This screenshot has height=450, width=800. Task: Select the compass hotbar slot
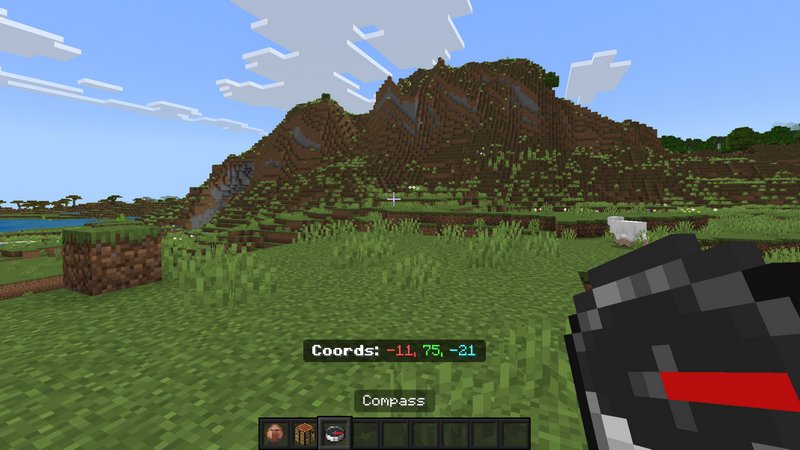click(333, 433)
